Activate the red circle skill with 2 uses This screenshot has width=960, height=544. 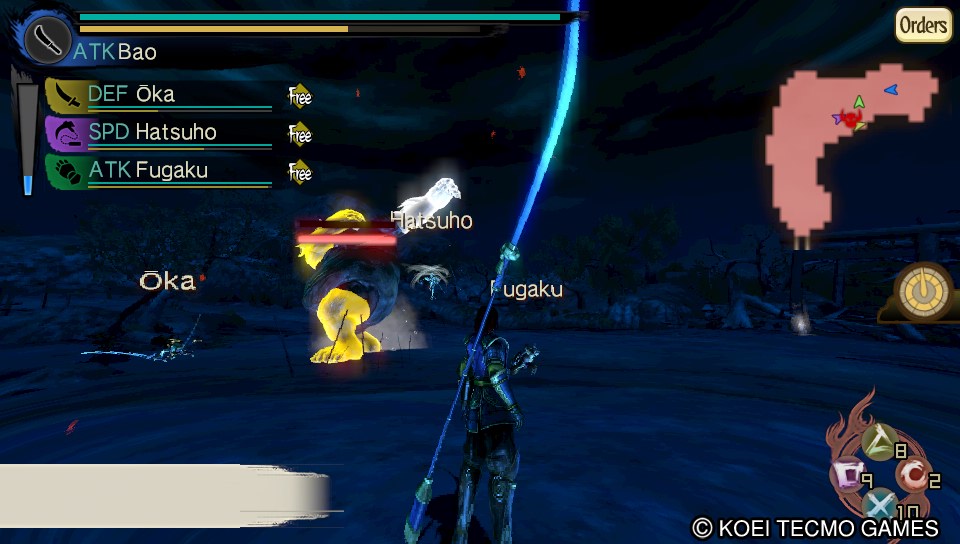[x=912, y=472]
